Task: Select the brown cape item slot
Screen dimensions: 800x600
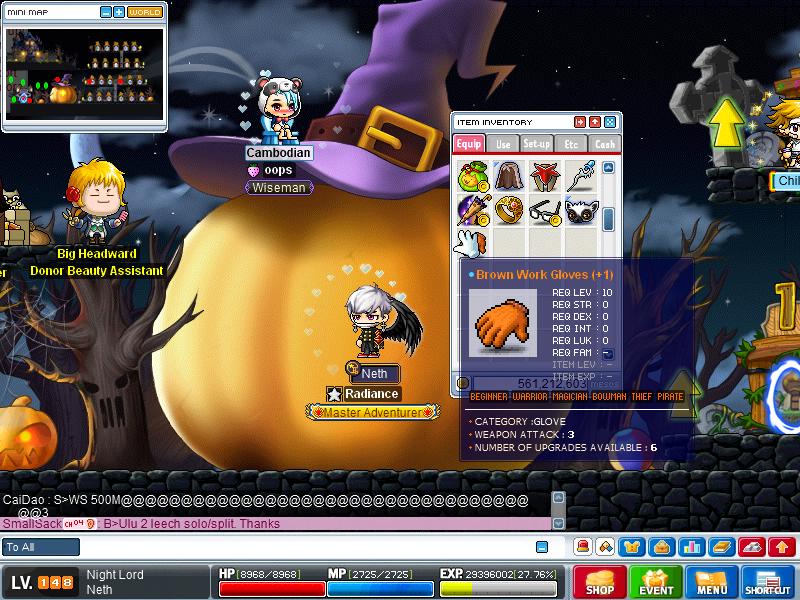Action: (x=508, y=177)
